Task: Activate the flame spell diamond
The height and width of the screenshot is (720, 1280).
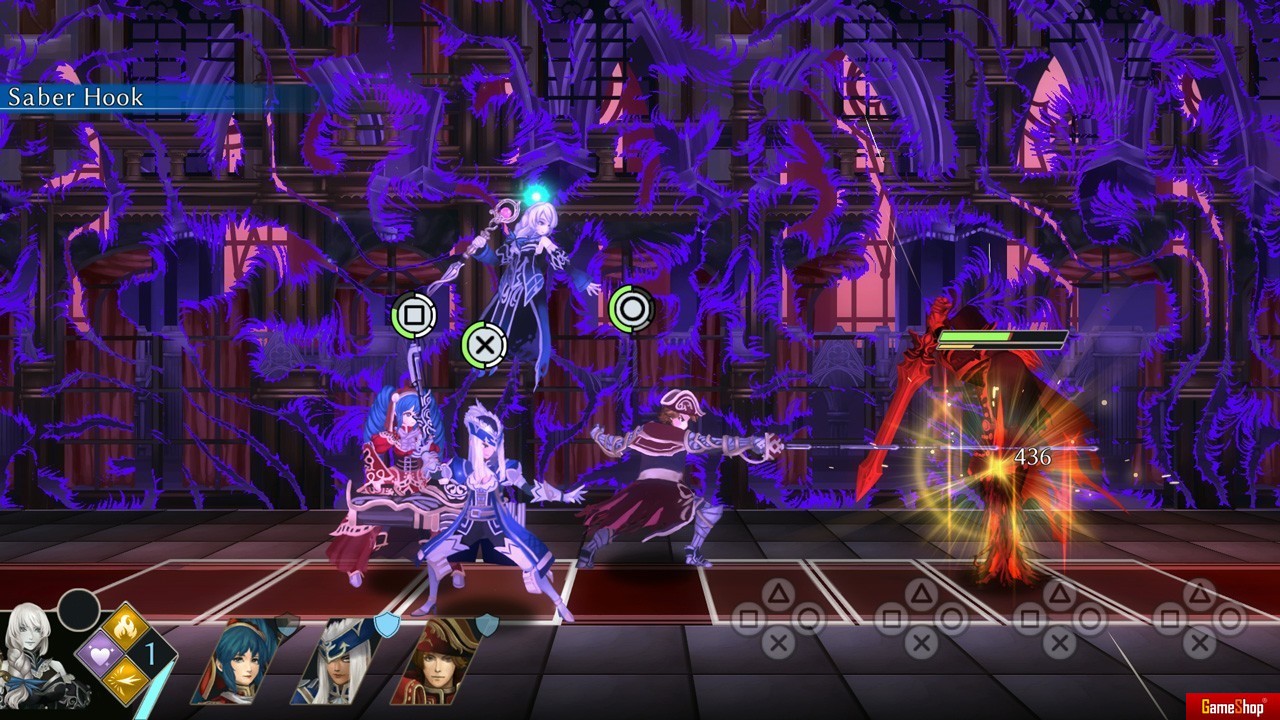Action: pos(127,629)
